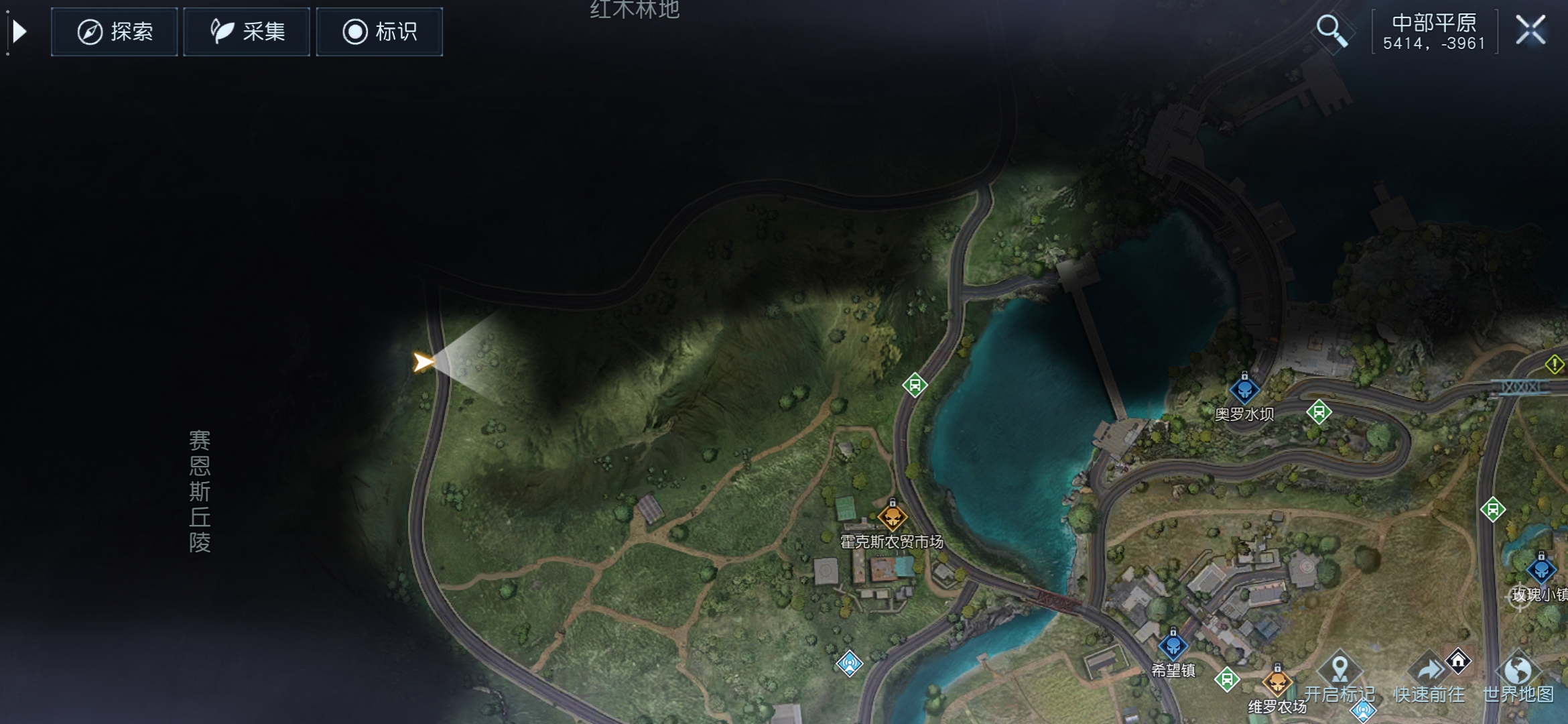Toggle the 探索 map filter
Image resolution: width=1568 pixels, height=724 pixels.
coord(113,31)
